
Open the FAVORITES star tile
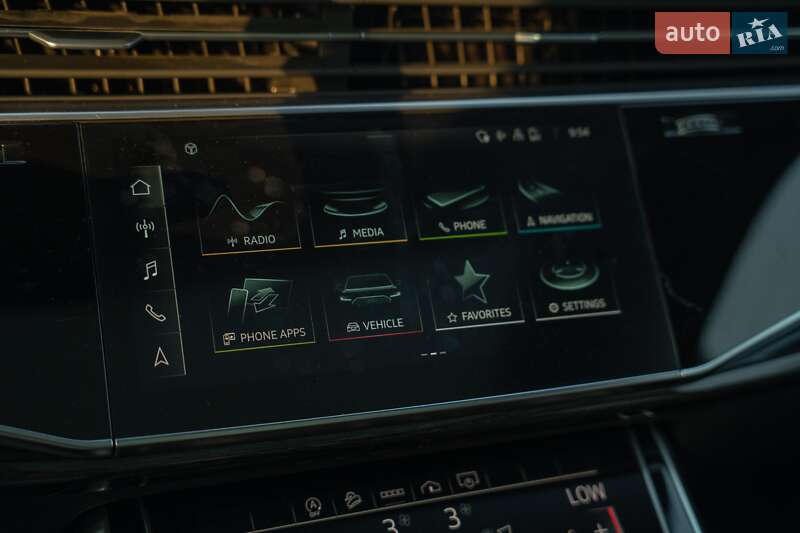point(477,296)
